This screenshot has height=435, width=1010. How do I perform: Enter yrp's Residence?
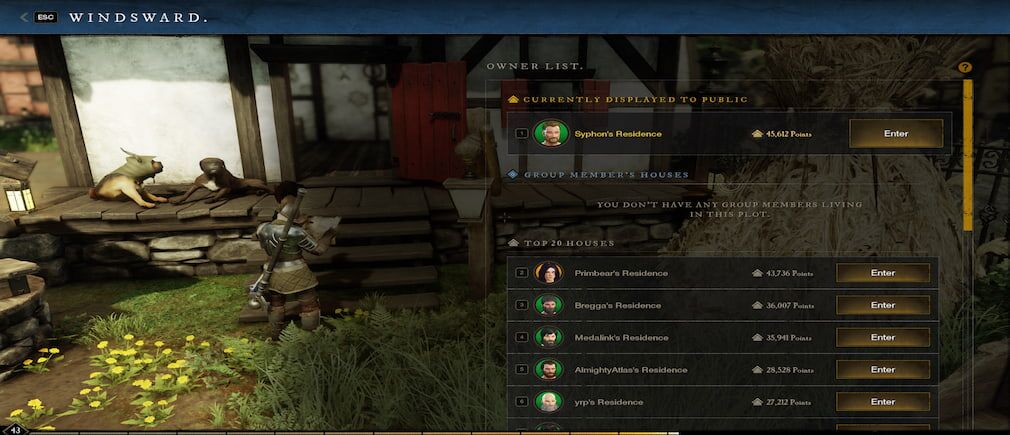click(882, 402)
